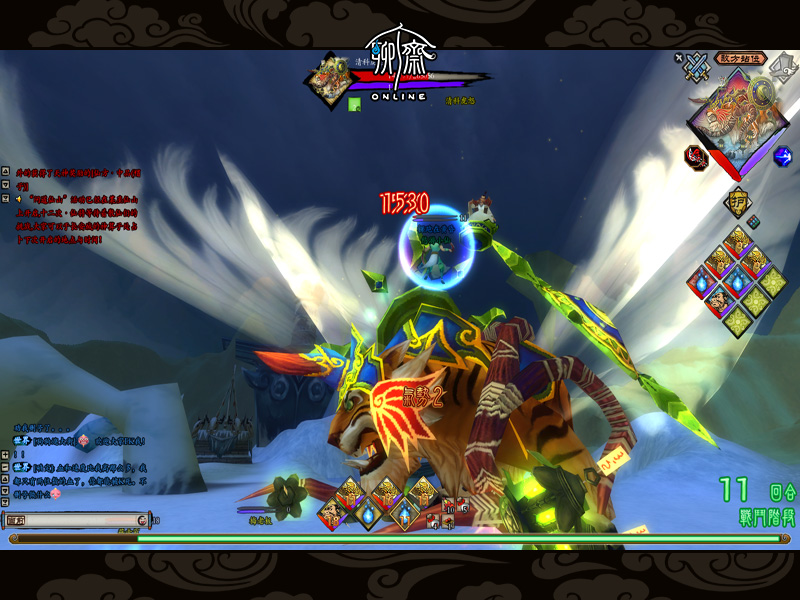Viewport: 800px width, 600px height.
Task: Click the green buff status icon
Action: click(x=354, y=103)
